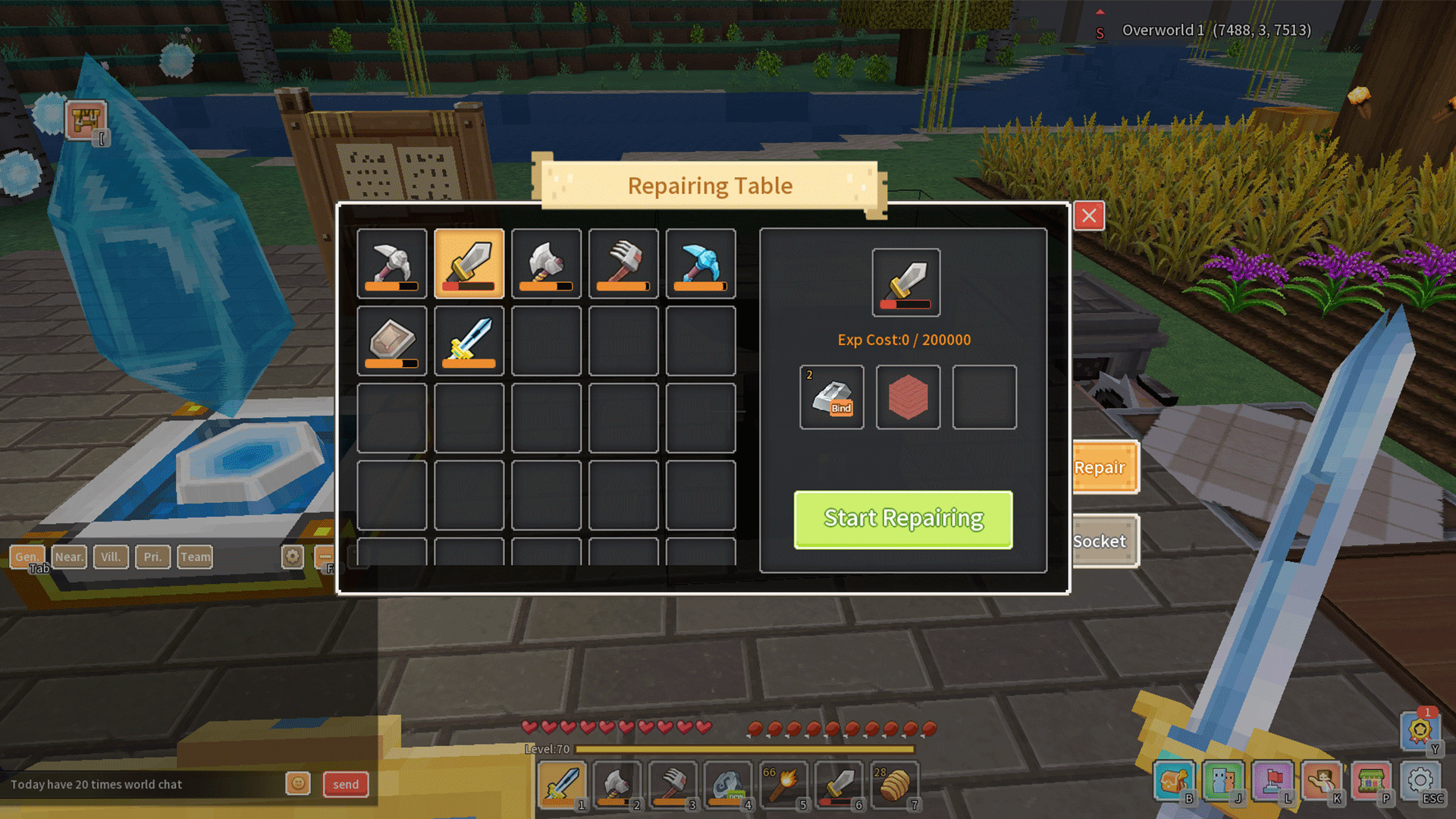Switch to the Pri. chat tab

(x=152, y=557)
